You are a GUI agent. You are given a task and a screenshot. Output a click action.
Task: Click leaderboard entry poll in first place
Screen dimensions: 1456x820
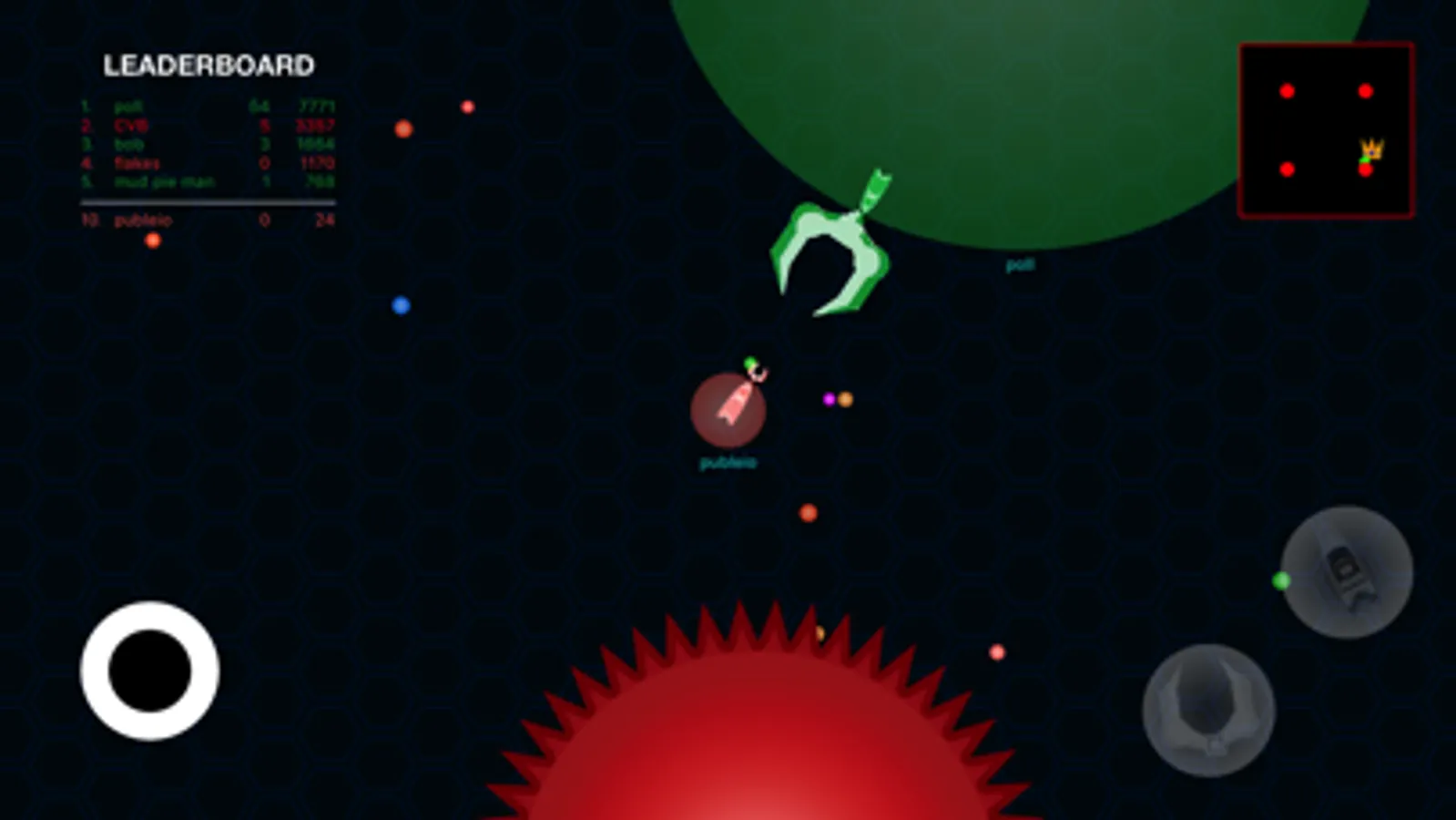[127, 106]
